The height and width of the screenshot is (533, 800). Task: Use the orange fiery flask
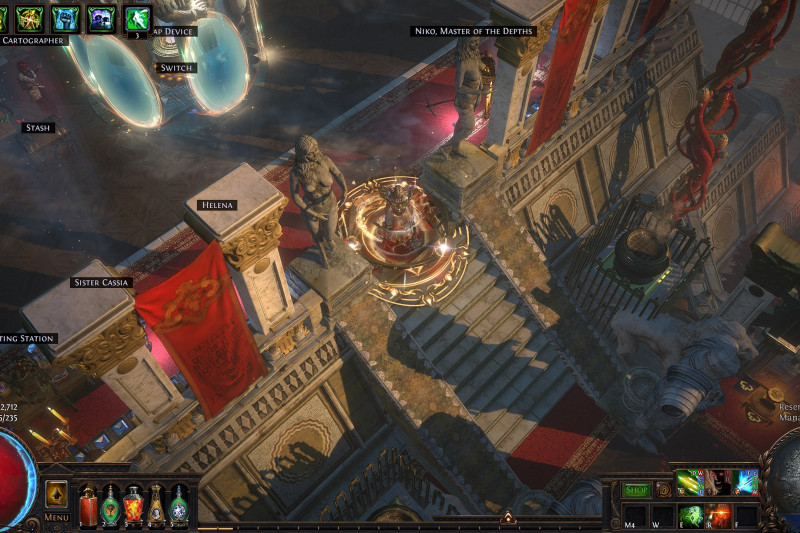(133, 506)
